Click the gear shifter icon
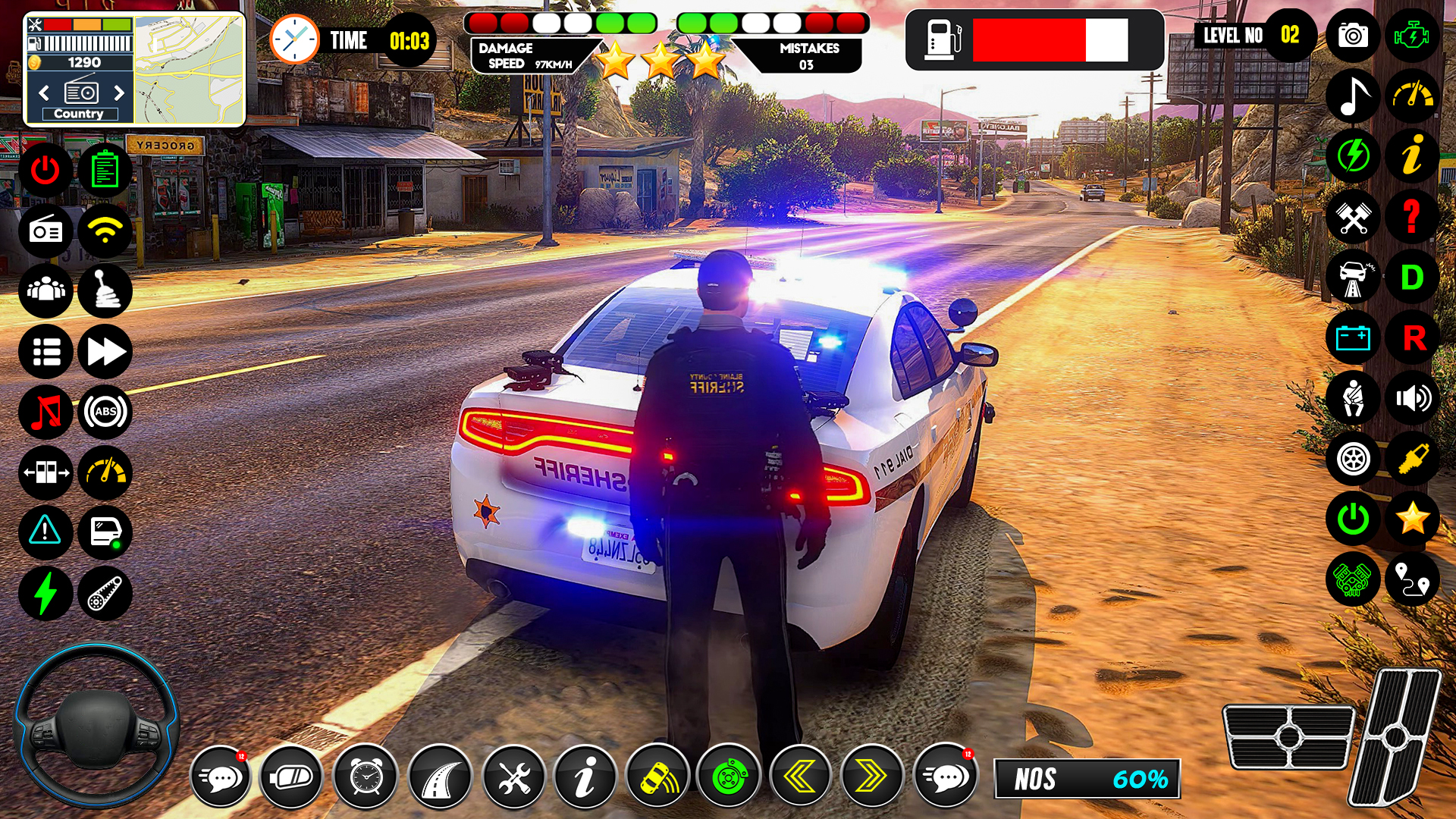Image resolution: width=1456 pixels, height=819 pixels. (x=105, y=291)
